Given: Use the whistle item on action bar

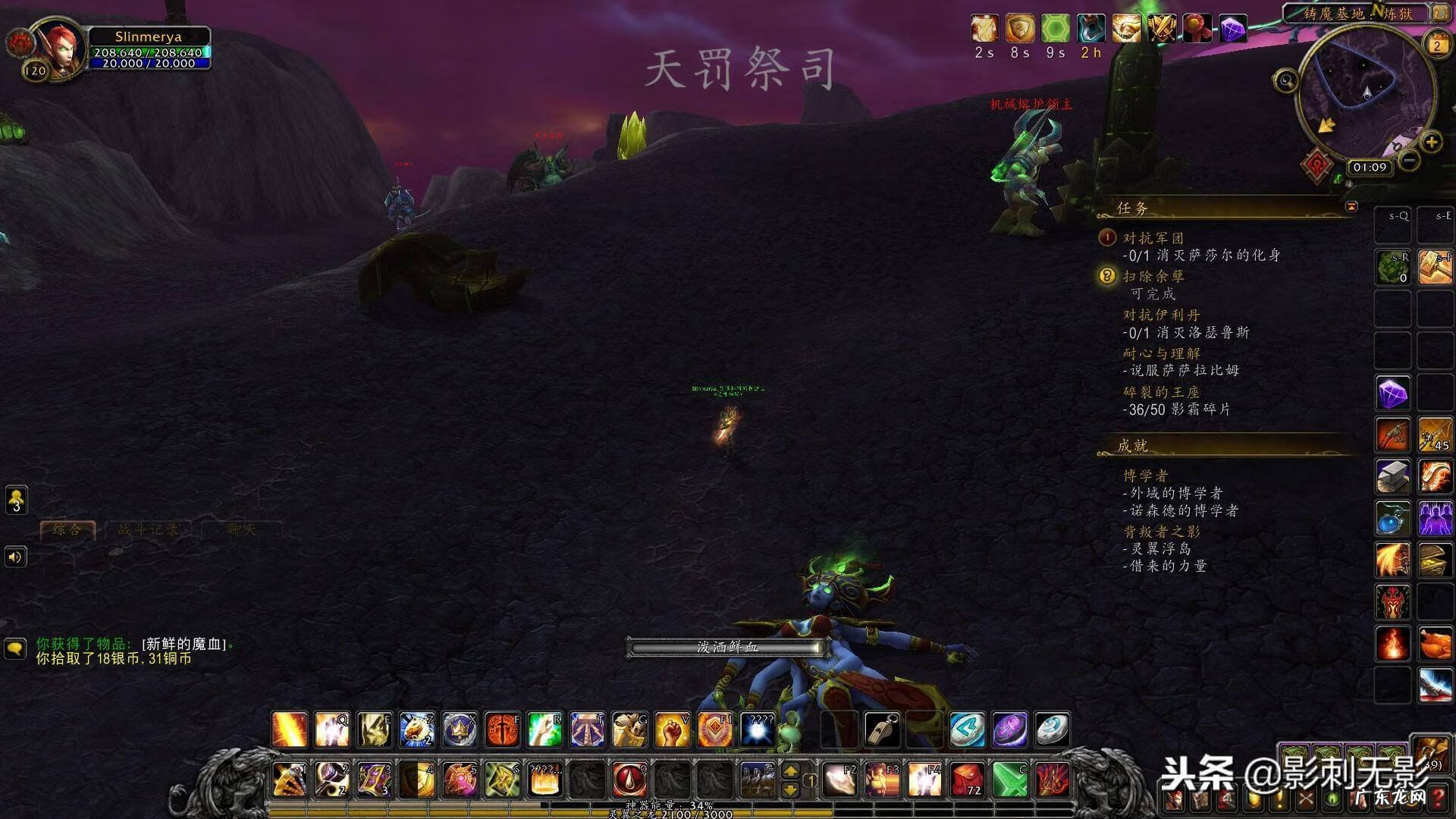Looking at the screenshot, I should [883, 730].
